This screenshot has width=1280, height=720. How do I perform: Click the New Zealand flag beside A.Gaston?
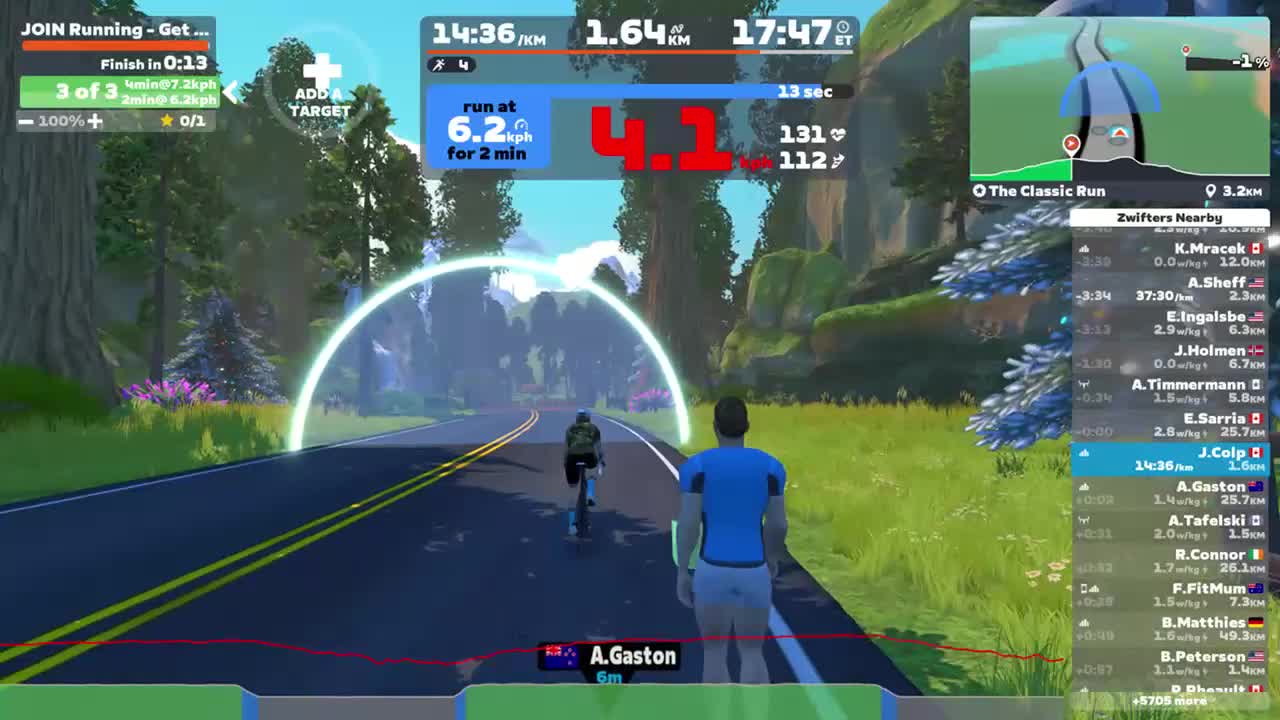561,656
